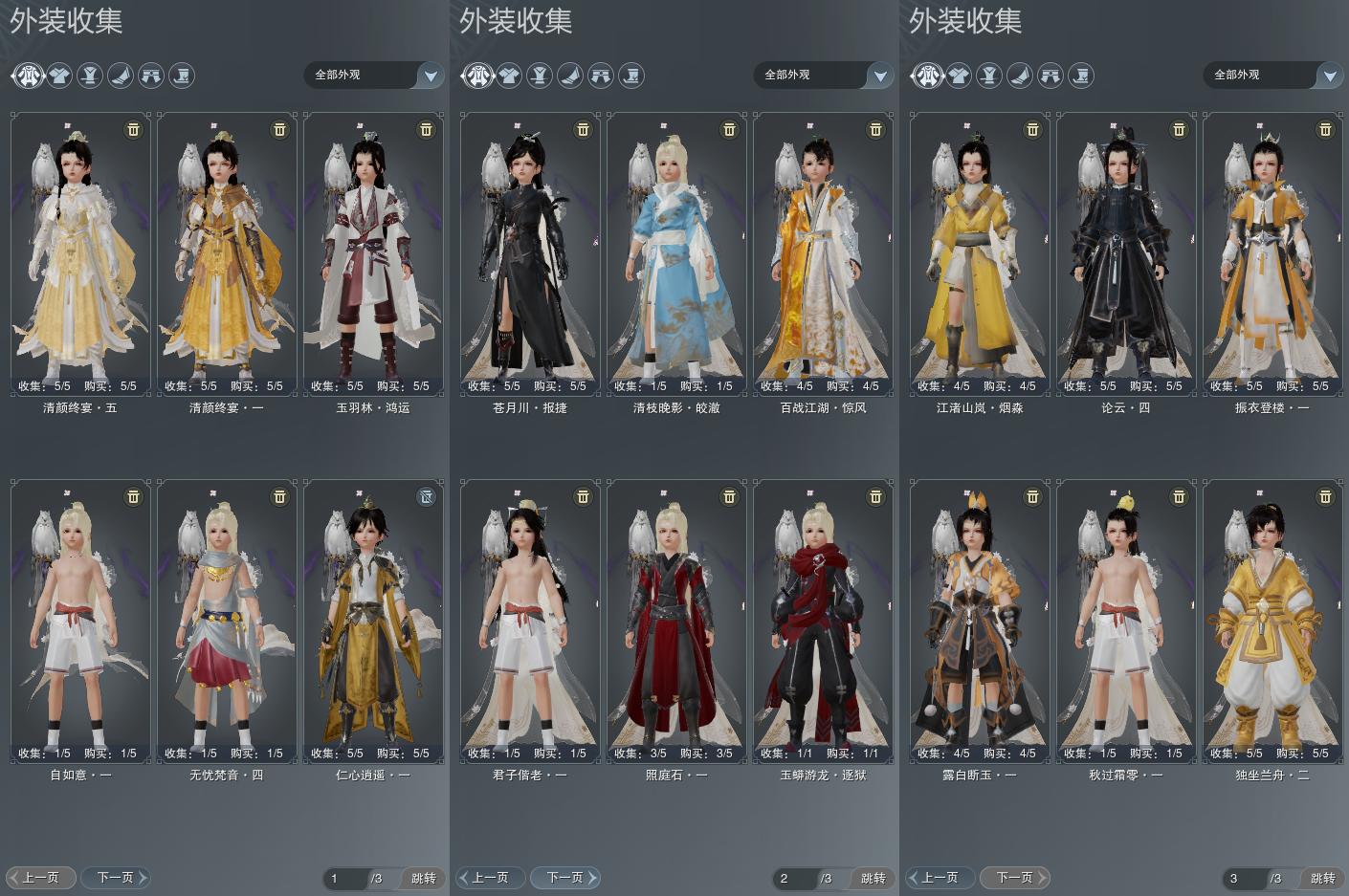Select the yellow 江渚山岚·烟淼 outfit
Image resolution: width=1349 pixels, height=896 pixels.
tap(980, 253)
